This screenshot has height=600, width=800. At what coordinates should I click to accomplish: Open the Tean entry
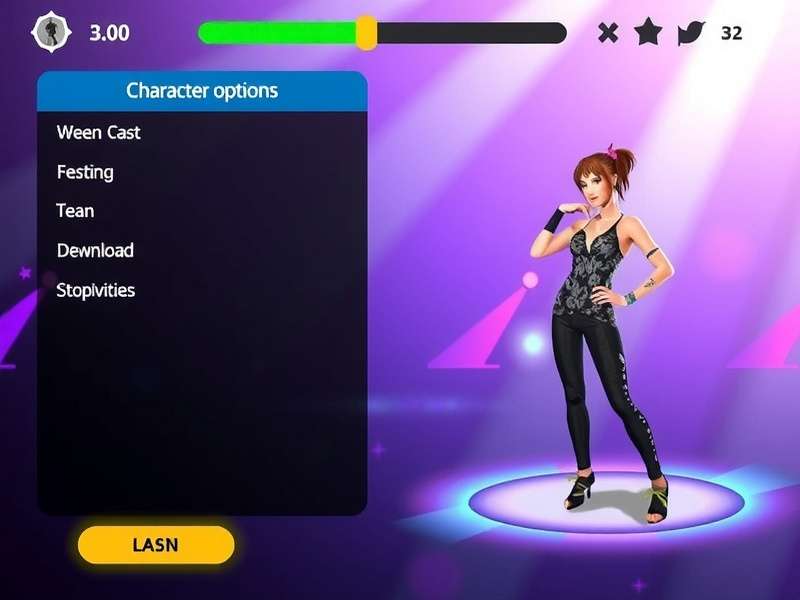pyautogui.click(x=75, y=211)
